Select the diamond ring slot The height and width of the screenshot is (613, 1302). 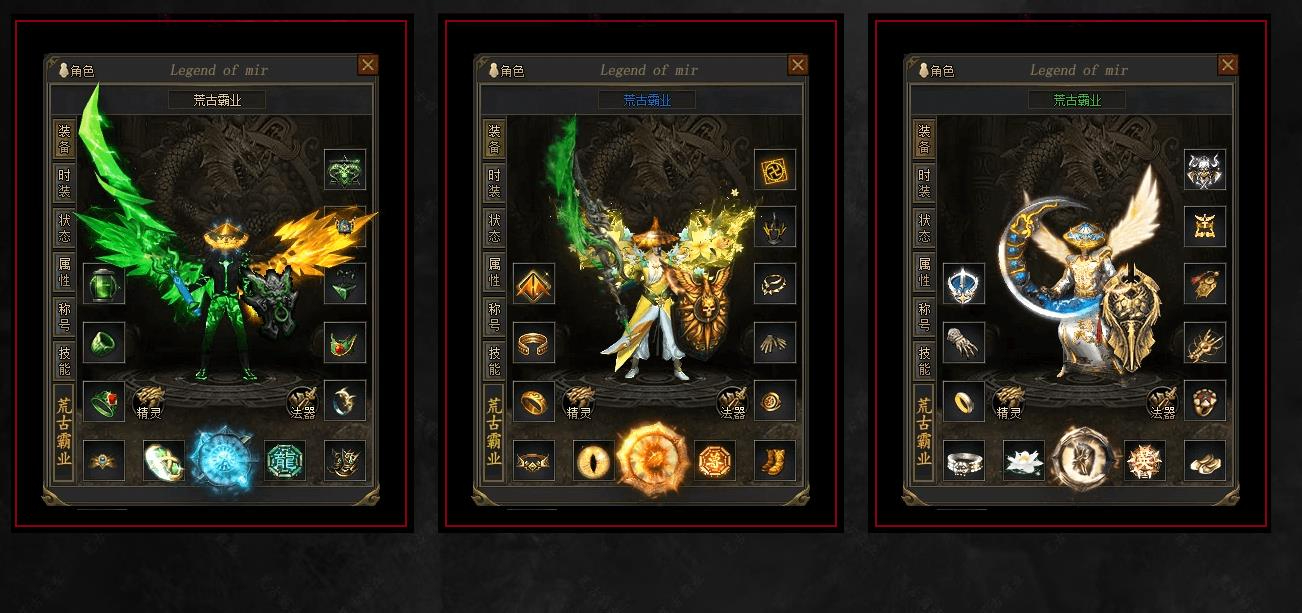pos(964,461)
